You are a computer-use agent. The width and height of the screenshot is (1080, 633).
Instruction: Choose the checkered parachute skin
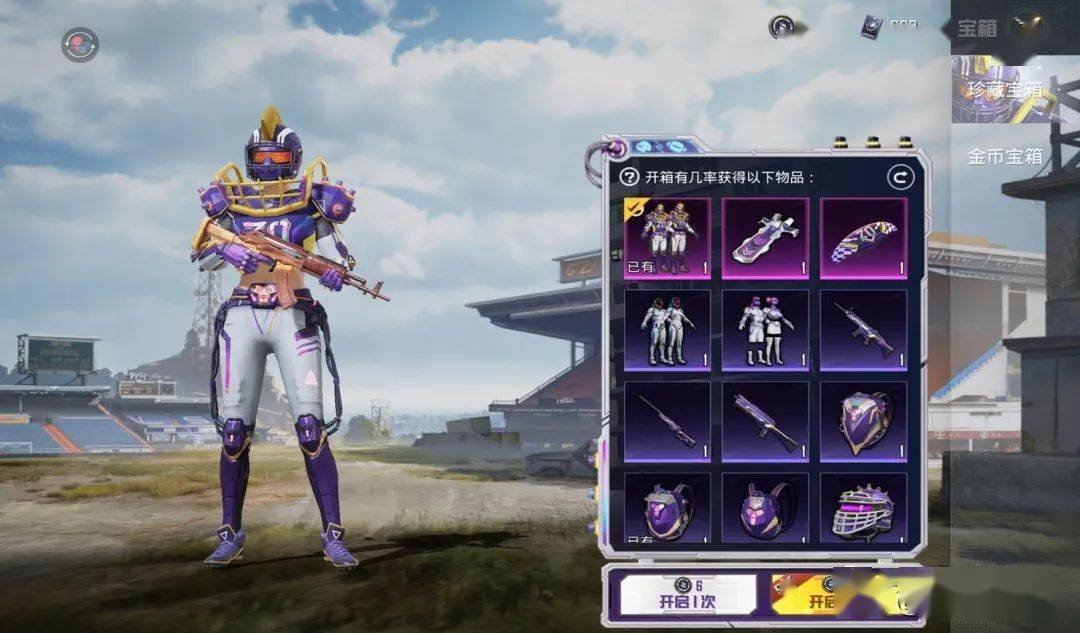pyautogui.click(x=863, y=238)
